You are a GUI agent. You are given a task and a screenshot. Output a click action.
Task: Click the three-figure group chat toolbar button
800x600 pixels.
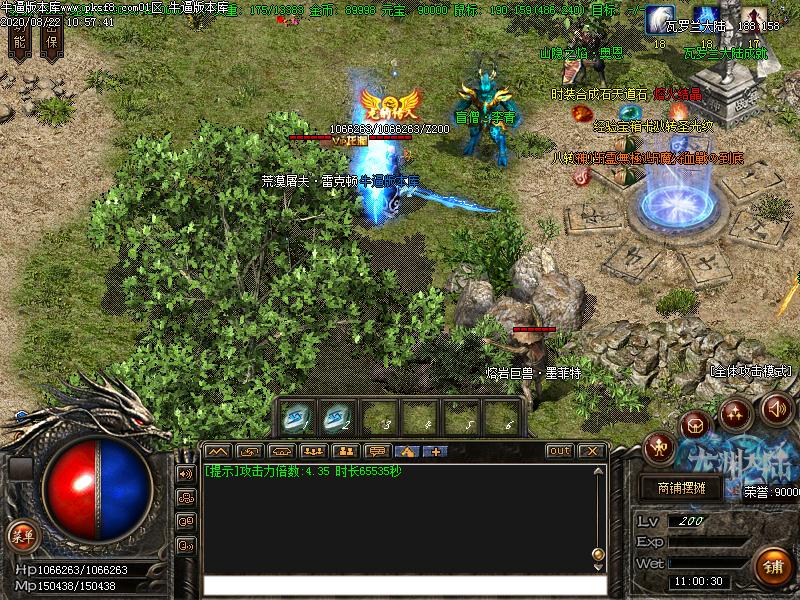coord(314,451)
